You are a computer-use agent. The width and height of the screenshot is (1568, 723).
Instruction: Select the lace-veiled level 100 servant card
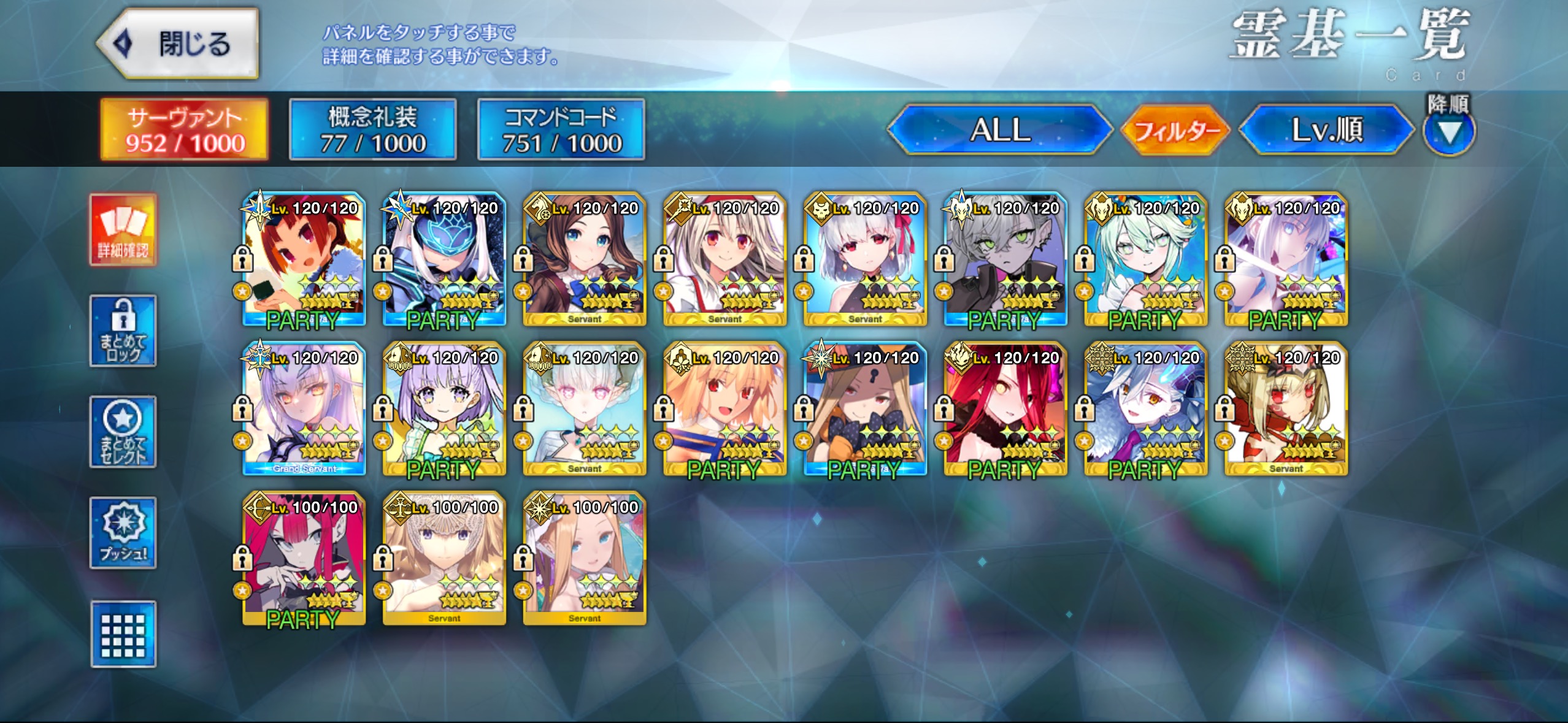(444, 558)
